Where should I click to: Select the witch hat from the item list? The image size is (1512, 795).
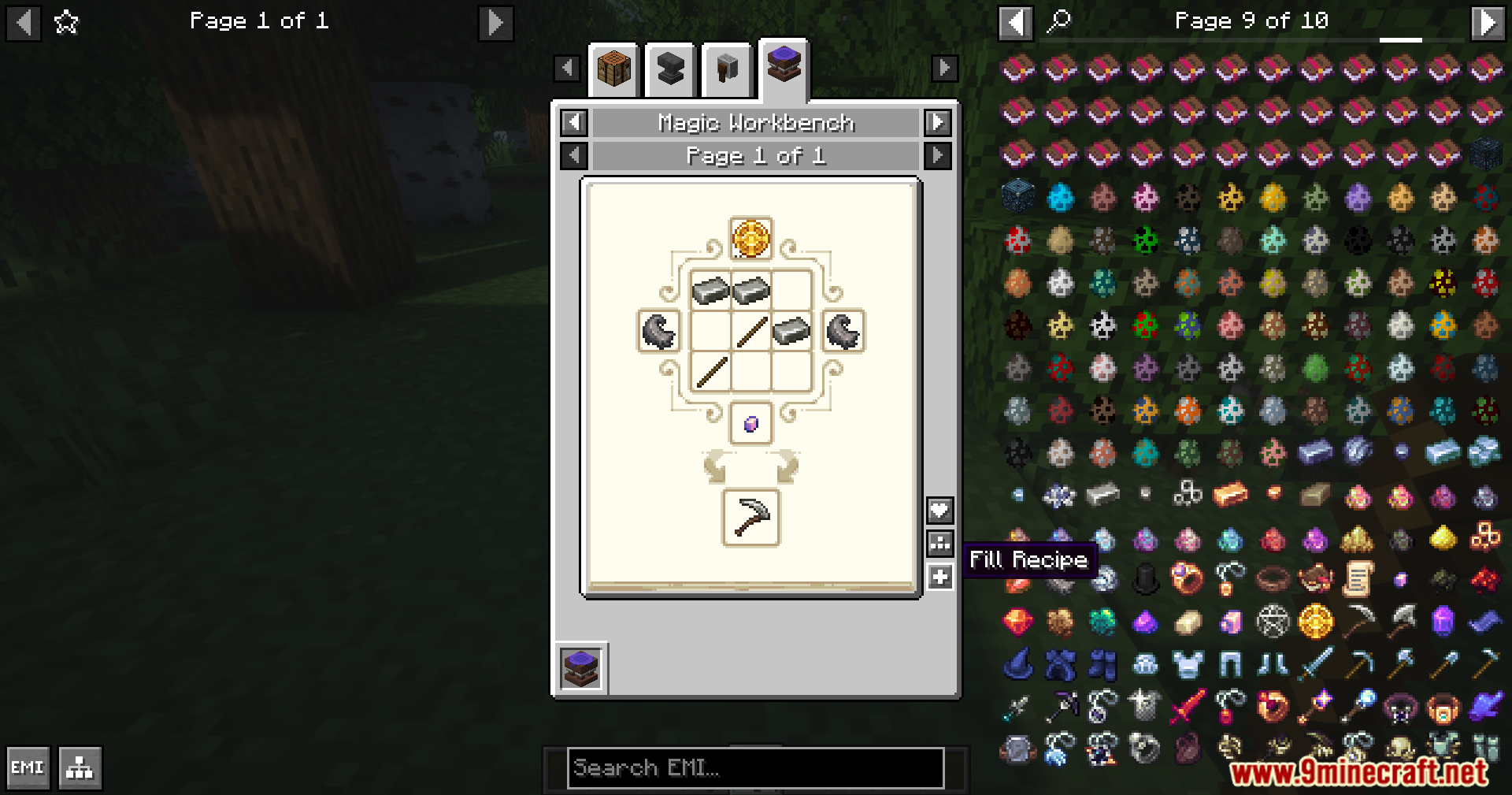1018,664
